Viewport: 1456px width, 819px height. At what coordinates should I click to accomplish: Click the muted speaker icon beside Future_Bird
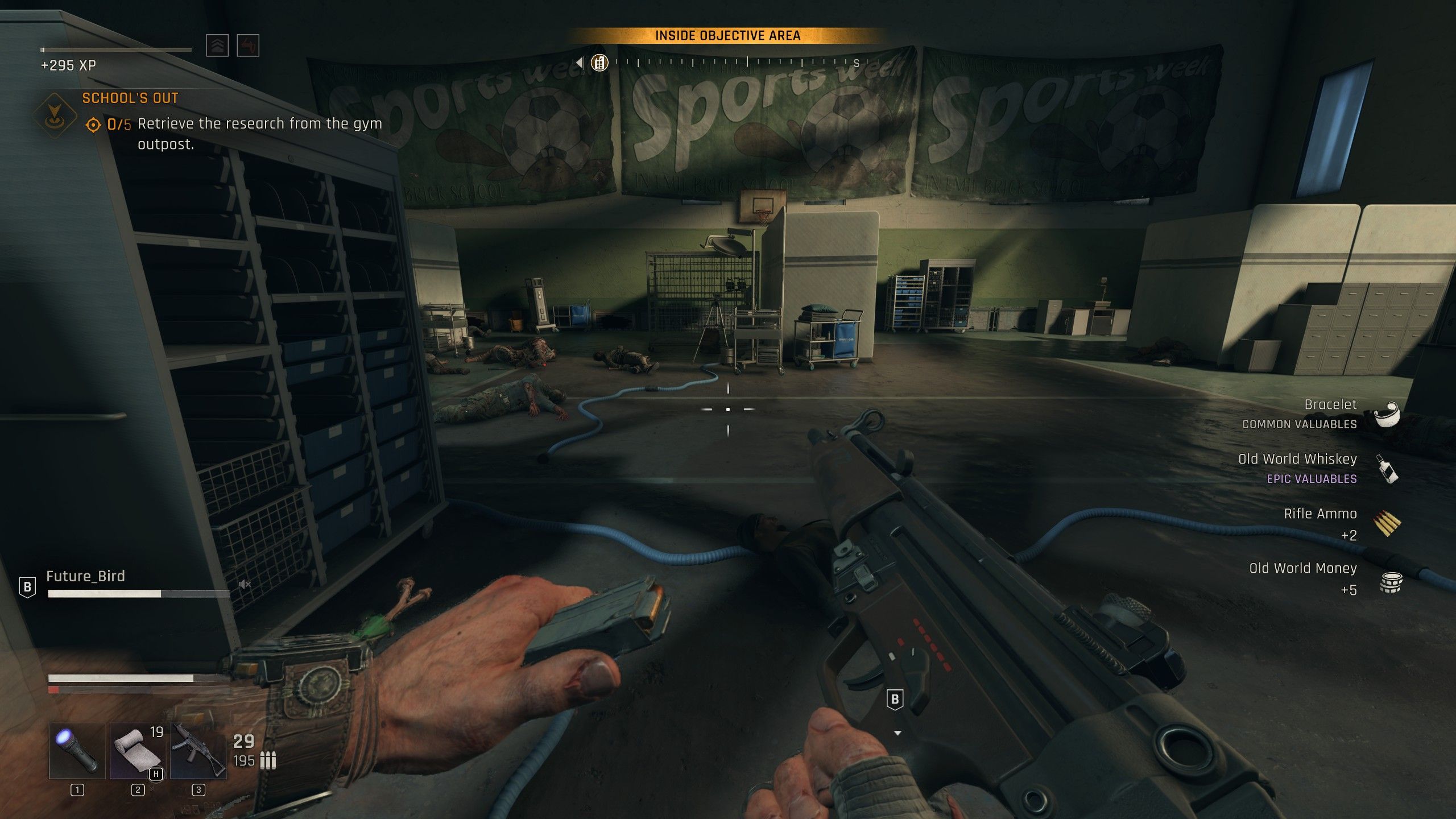[x=245, y=584]
